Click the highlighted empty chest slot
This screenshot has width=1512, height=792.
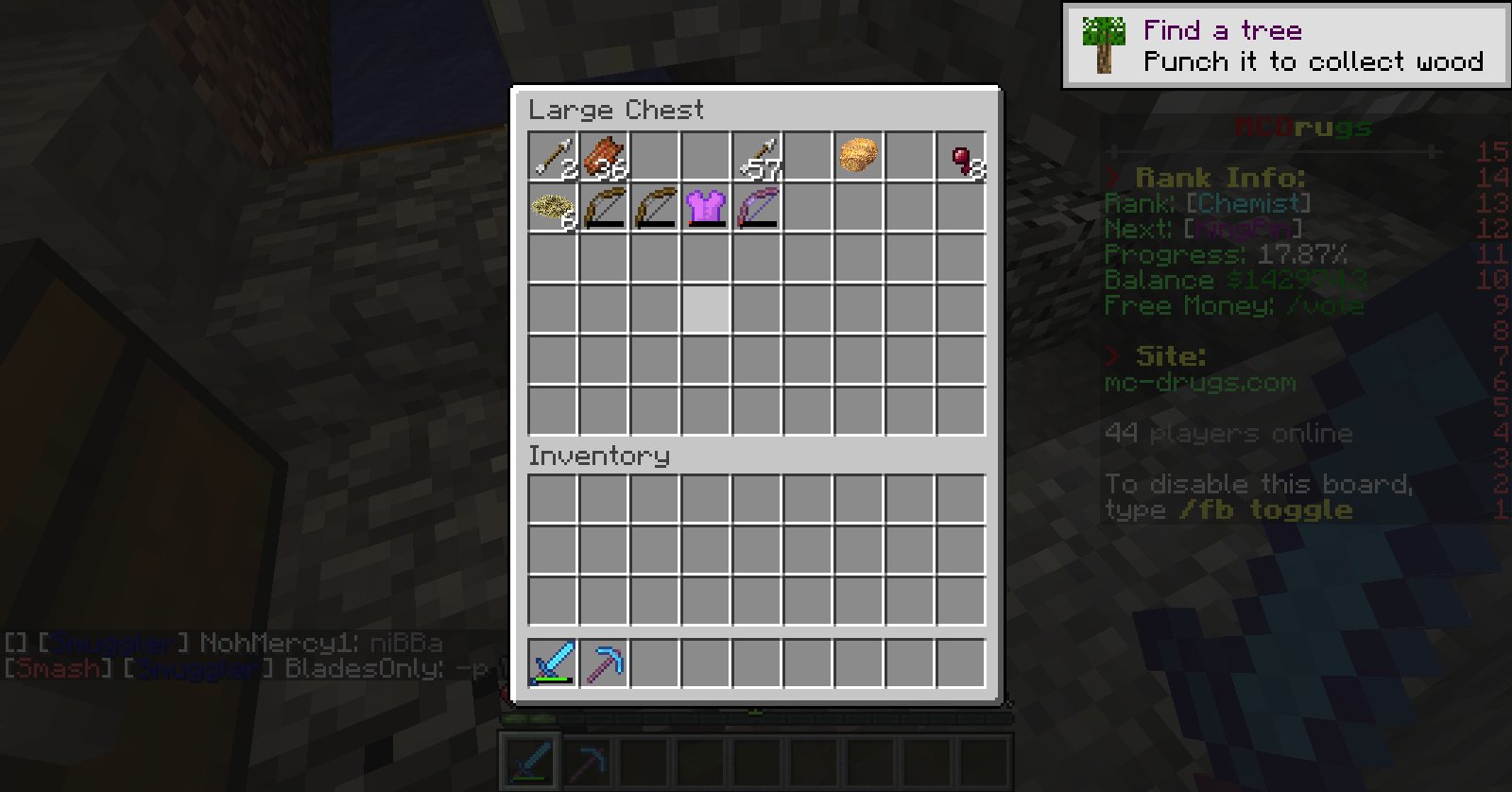[x=706, y=309]
